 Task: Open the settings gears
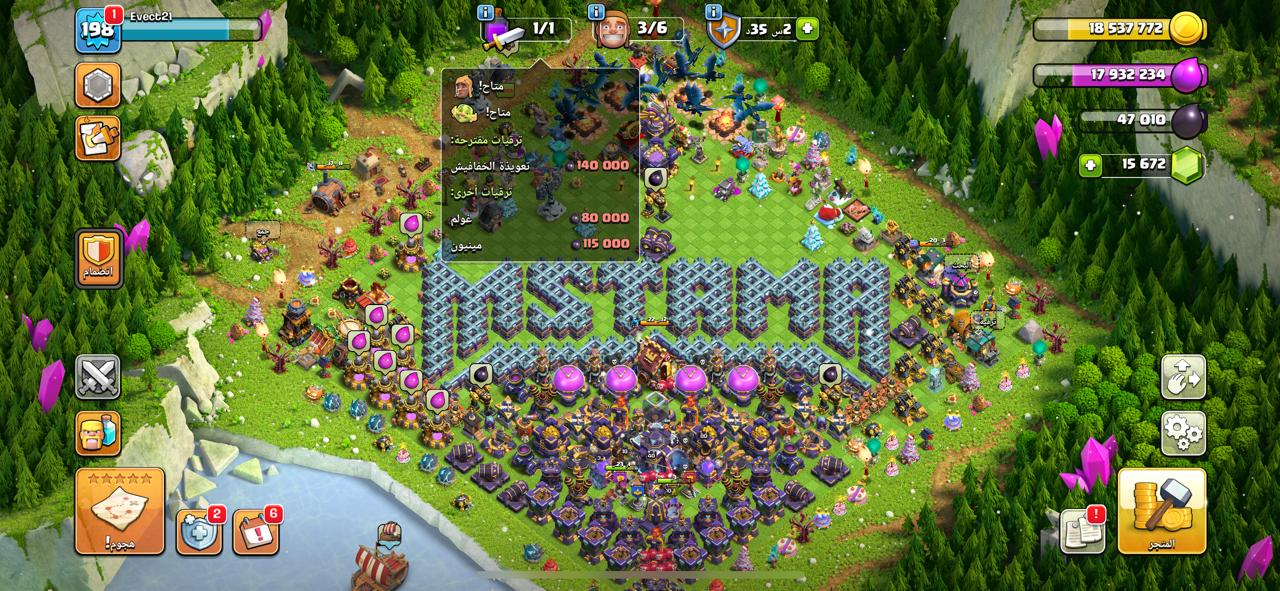pos(1183,433)
